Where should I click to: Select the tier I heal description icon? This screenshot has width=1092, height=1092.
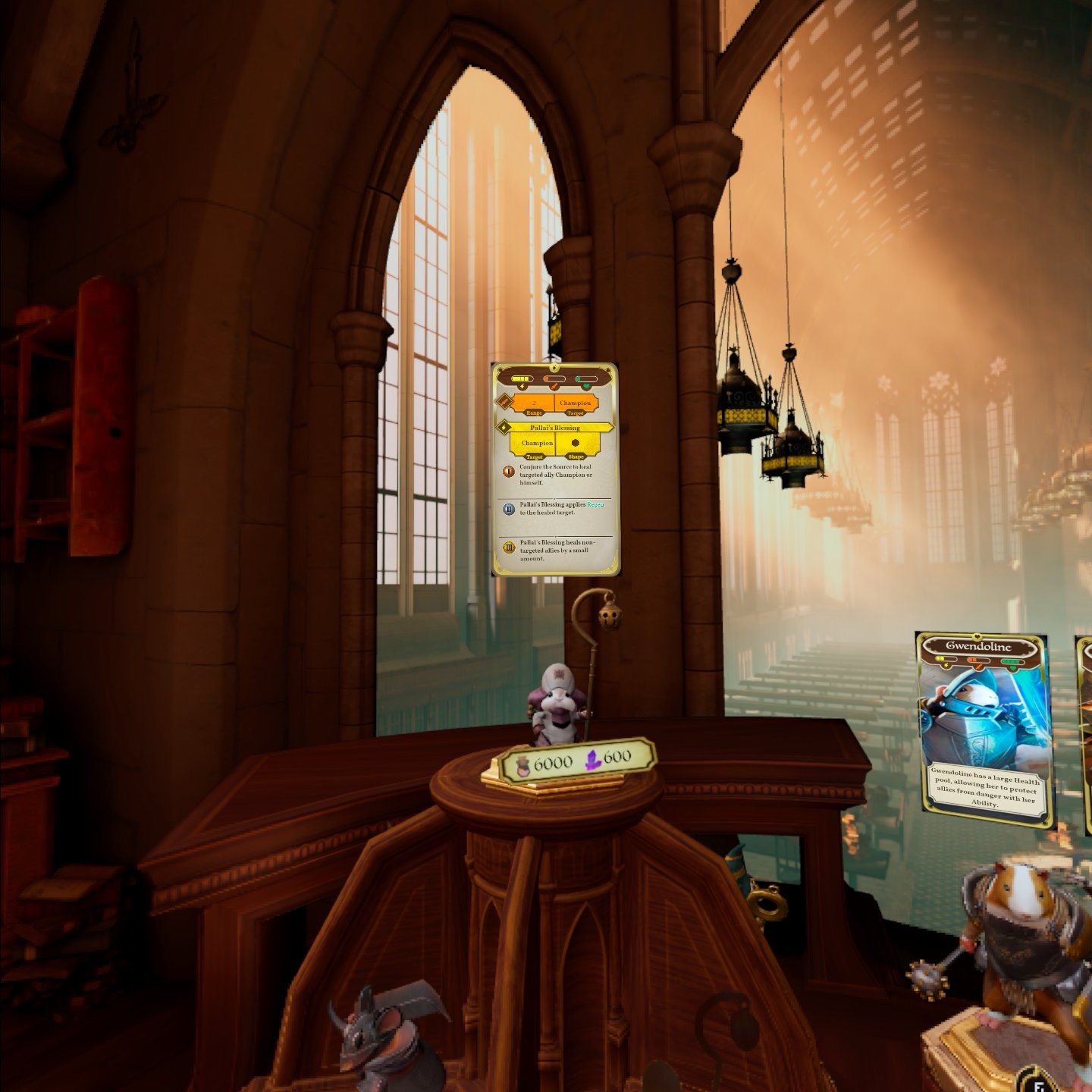(x=509, y=471)
